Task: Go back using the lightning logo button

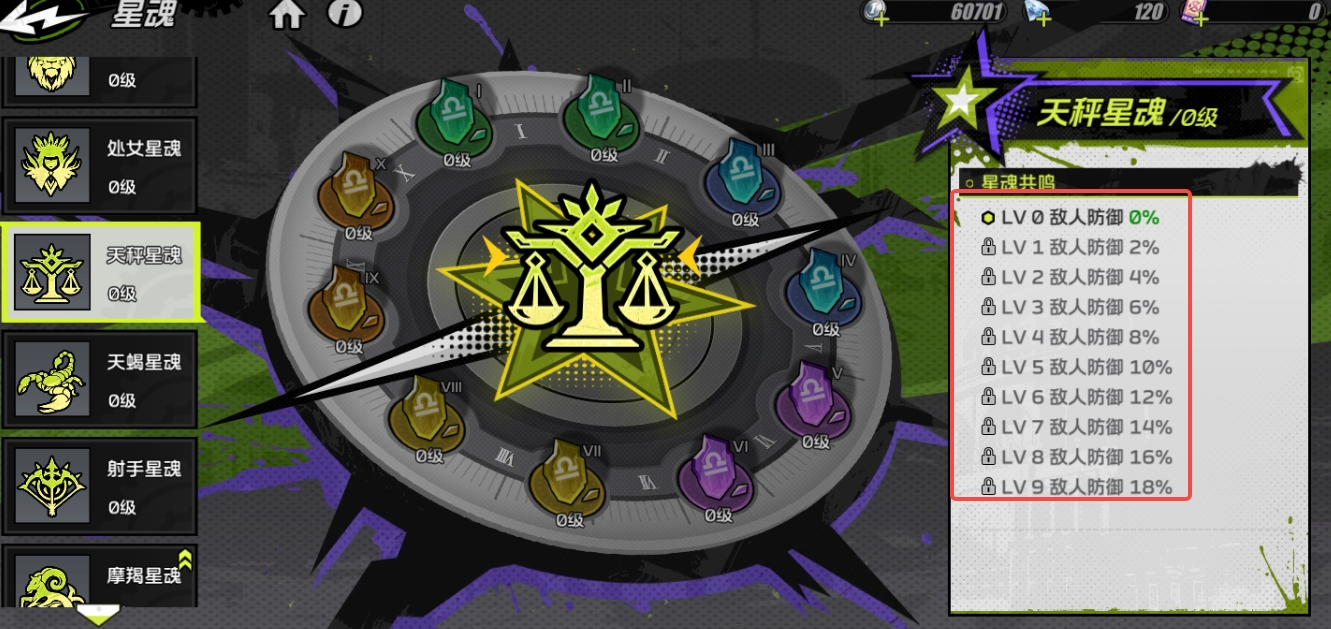Action: (x=38, y=20)
